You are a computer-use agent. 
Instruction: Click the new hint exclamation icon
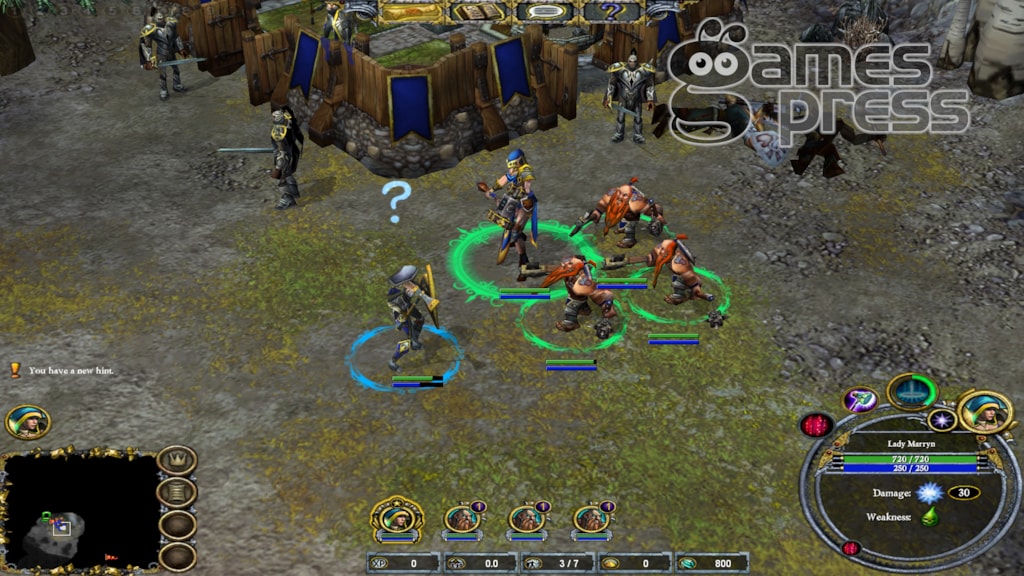point(15,370)
